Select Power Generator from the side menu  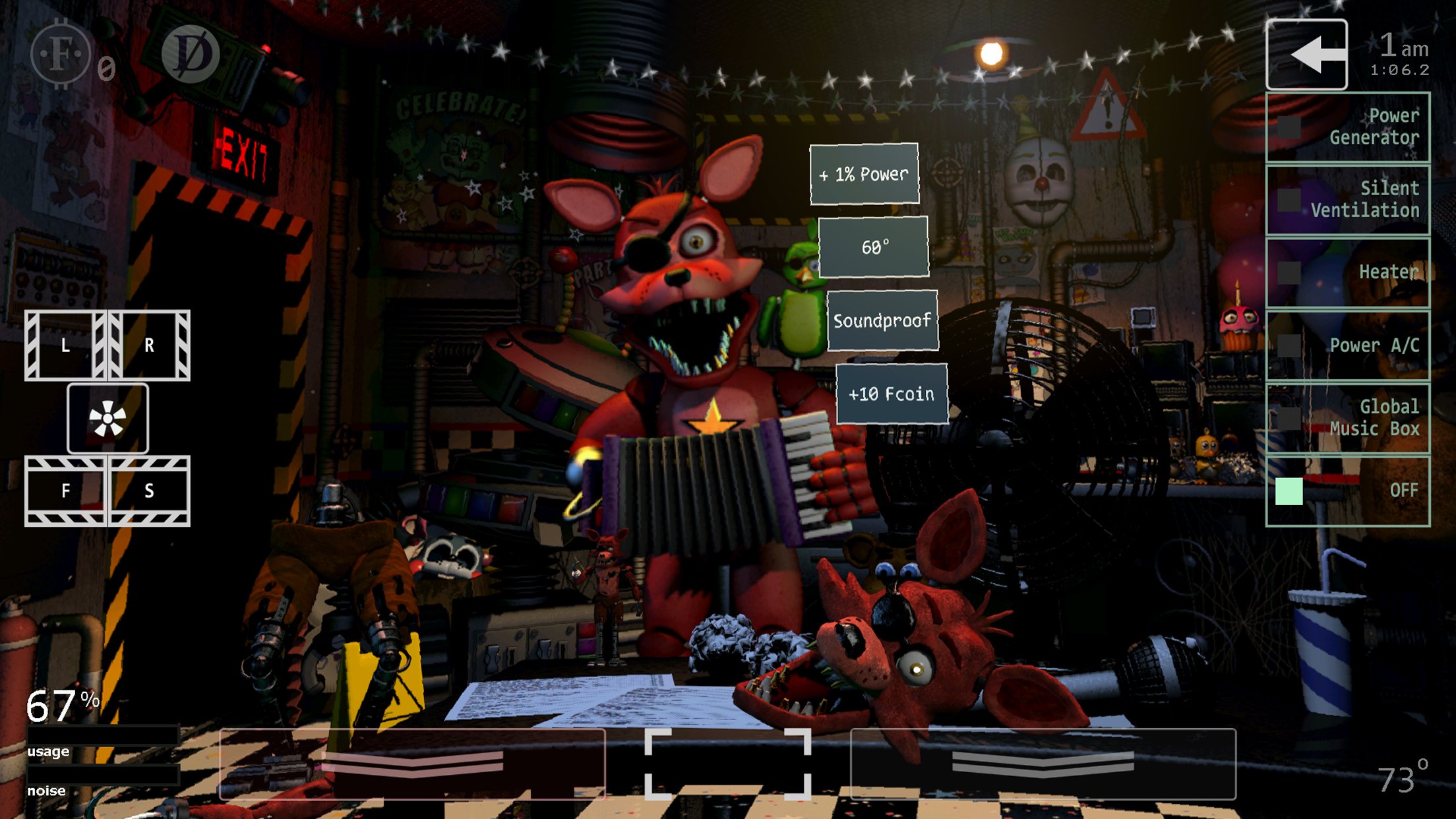[1347, 127]
